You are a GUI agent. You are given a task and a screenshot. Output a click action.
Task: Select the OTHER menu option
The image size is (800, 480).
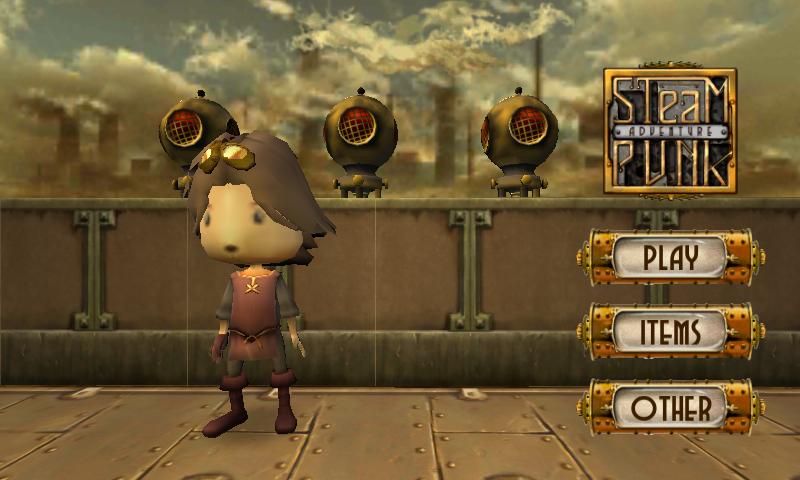click(670, 407)
